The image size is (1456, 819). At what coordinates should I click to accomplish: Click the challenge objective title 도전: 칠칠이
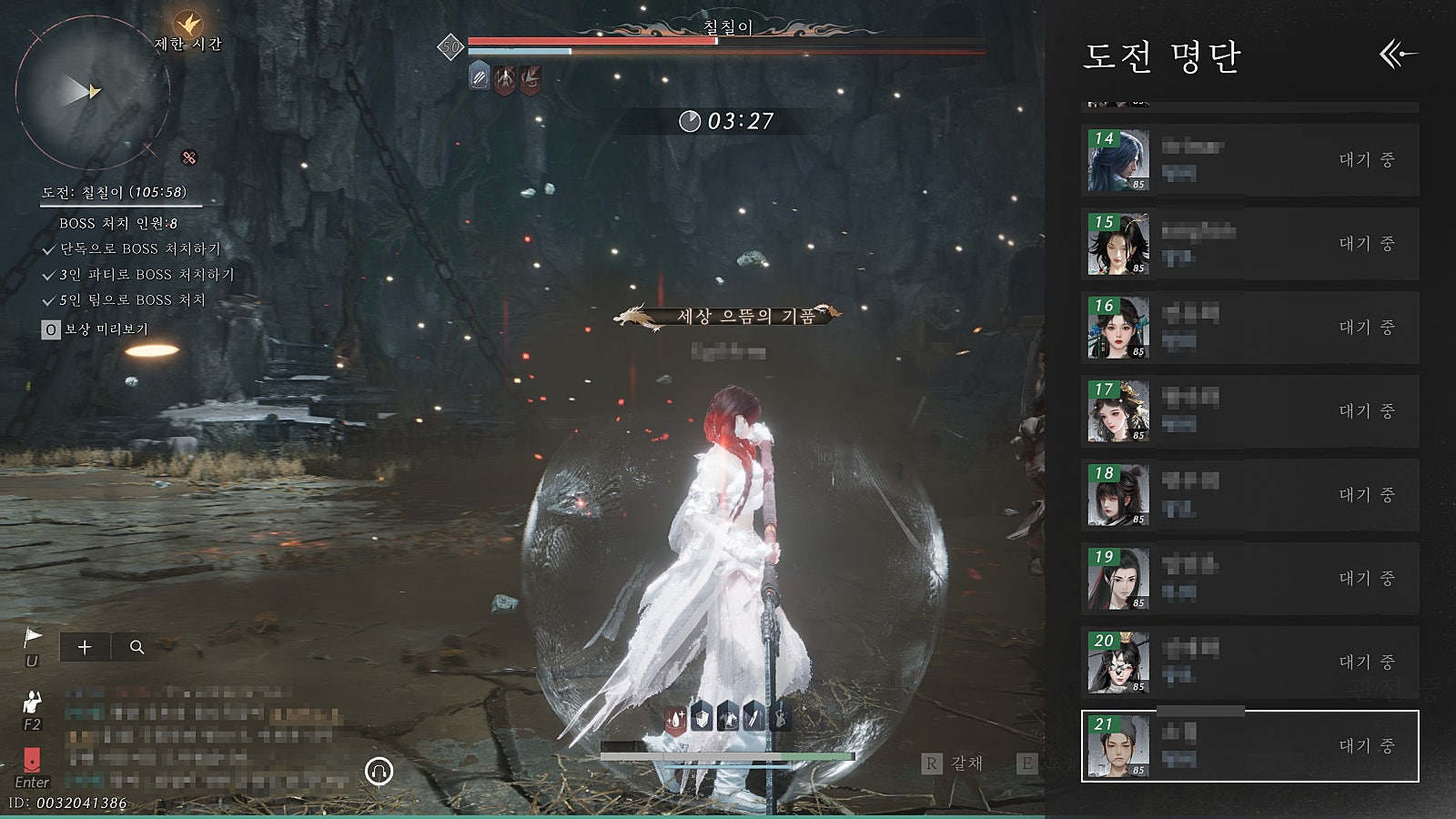tap(114, 192)
